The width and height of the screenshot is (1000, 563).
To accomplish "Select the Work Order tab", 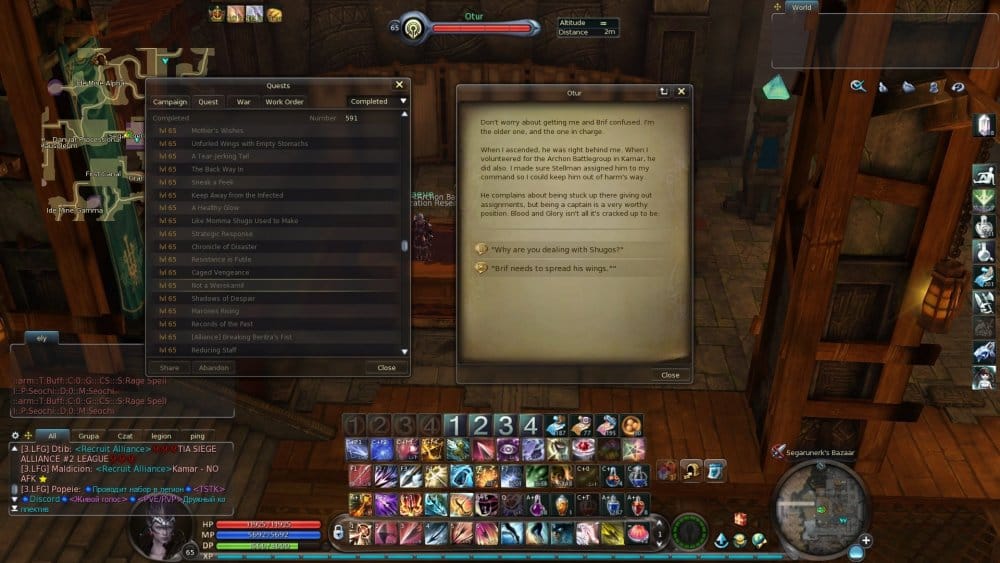I will [284, 101].
